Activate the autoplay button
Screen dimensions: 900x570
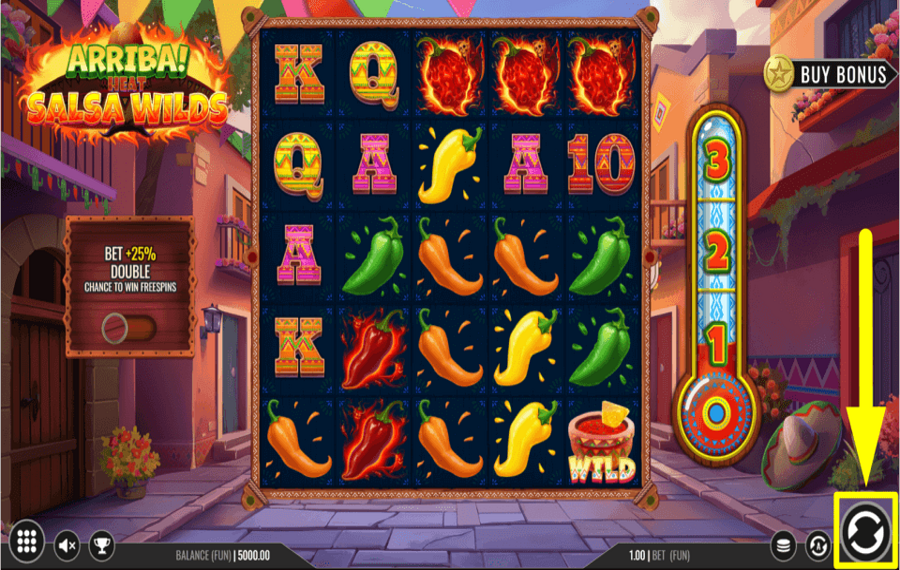point(818,545)
